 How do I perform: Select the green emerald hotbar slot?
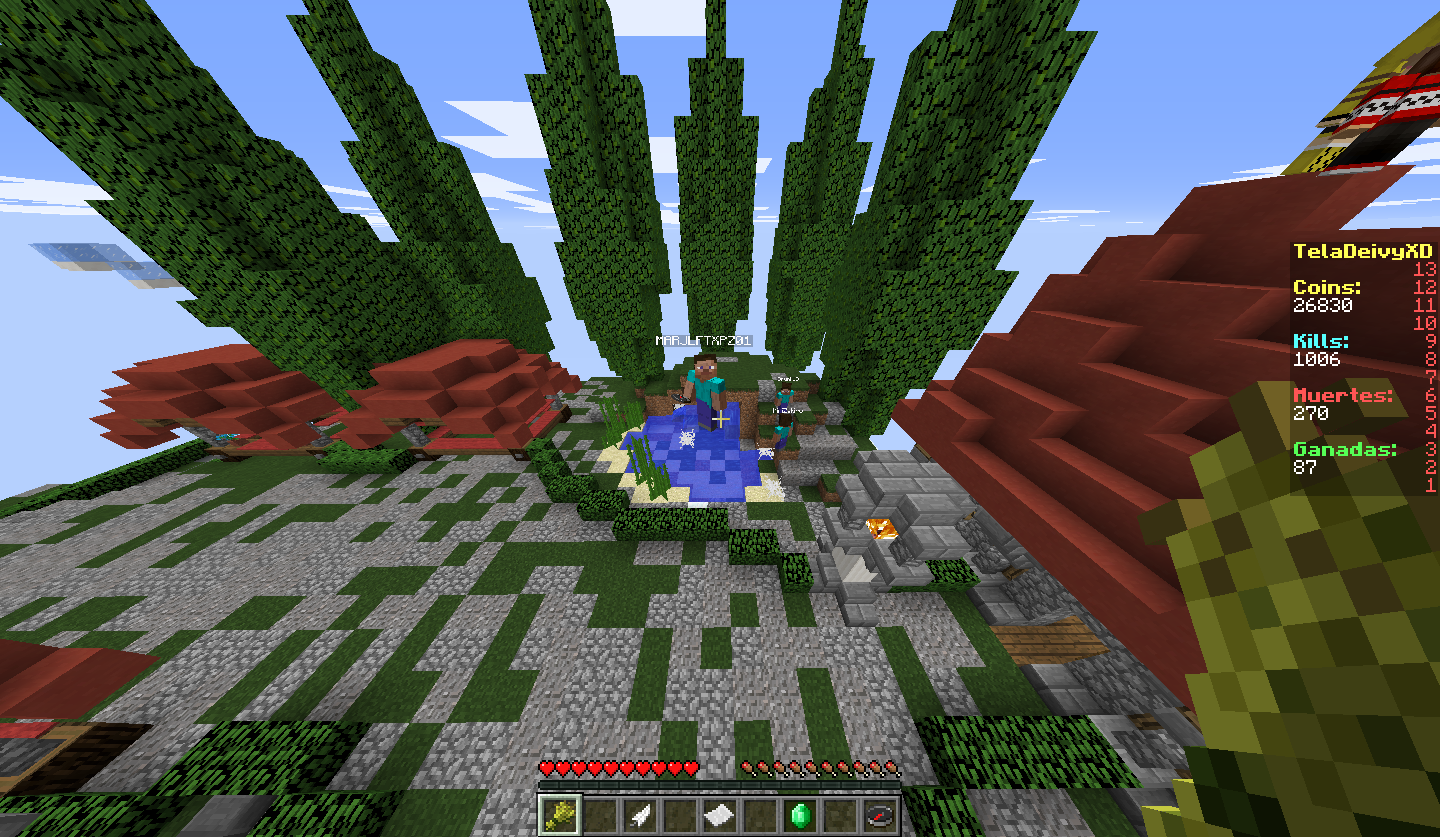point(800,815)
